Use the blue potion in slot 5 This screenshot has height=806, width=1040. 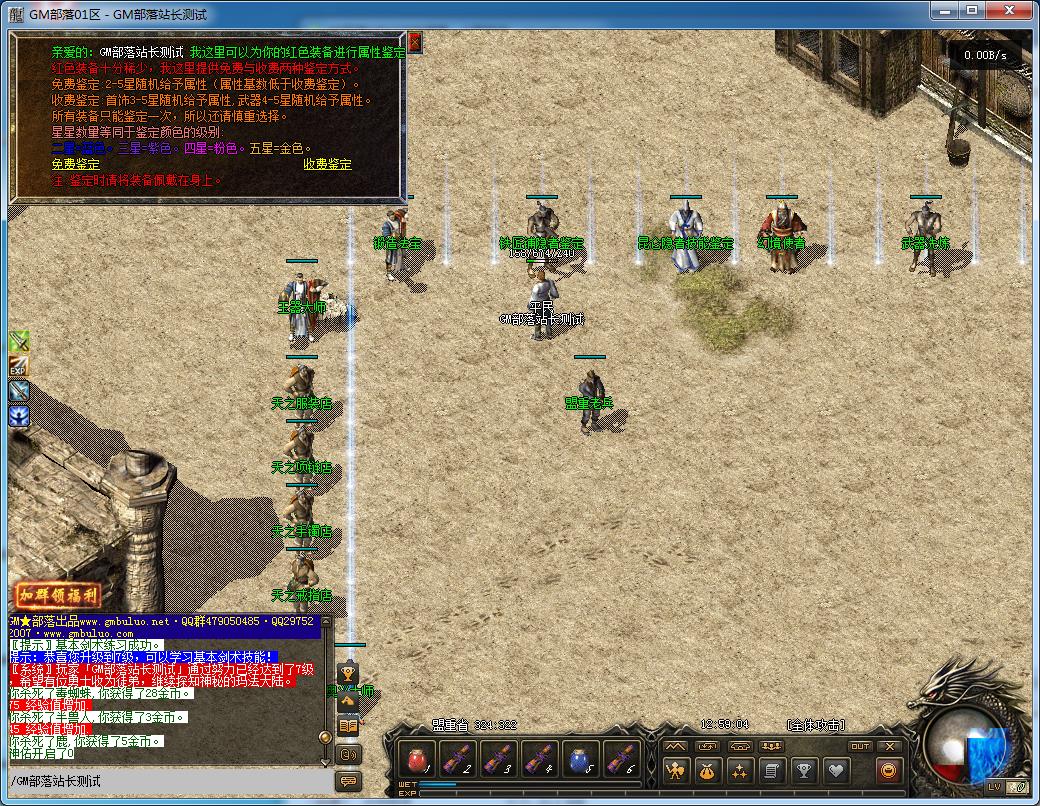click(581, 759)
